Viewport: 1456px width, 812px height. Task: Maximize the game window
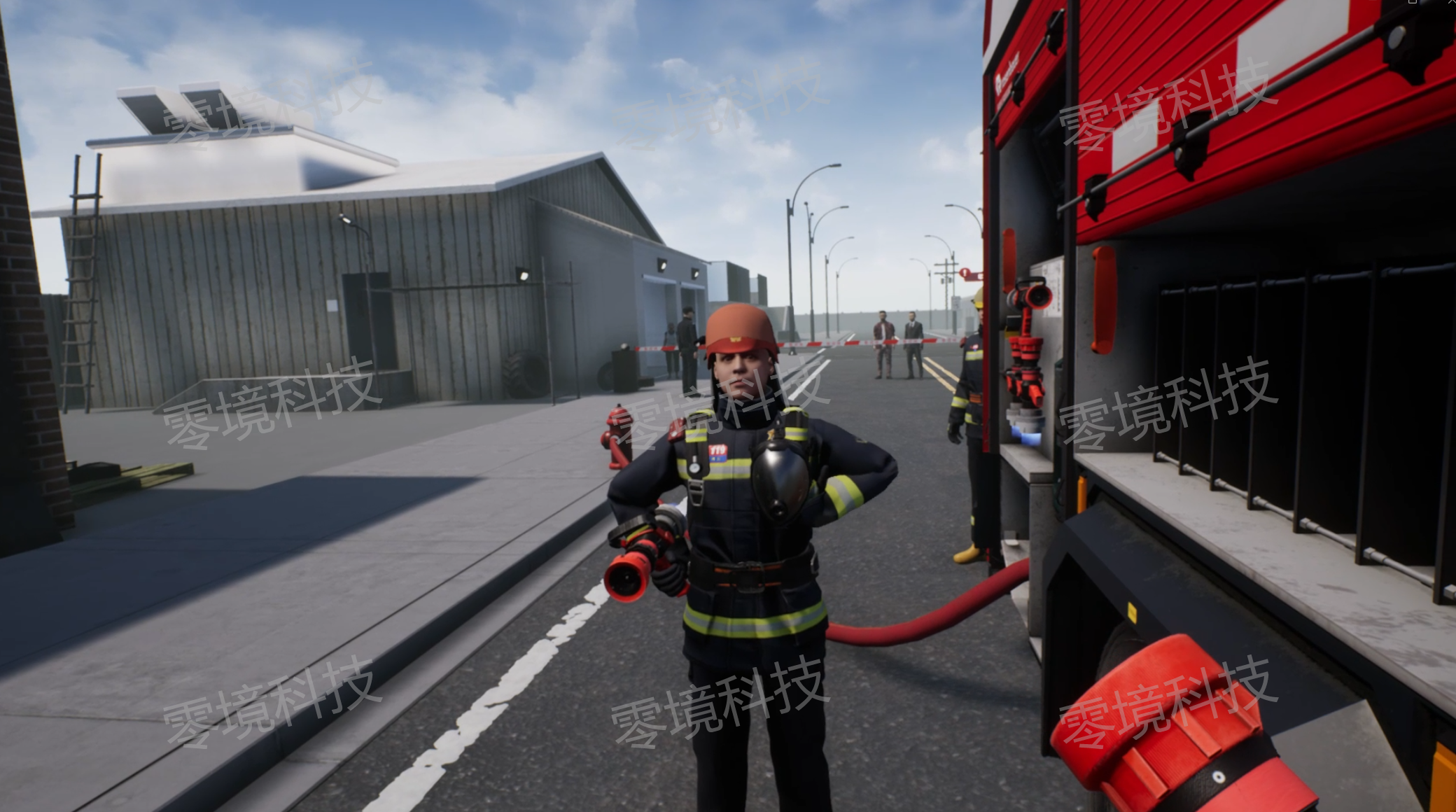coord(1412,3)
